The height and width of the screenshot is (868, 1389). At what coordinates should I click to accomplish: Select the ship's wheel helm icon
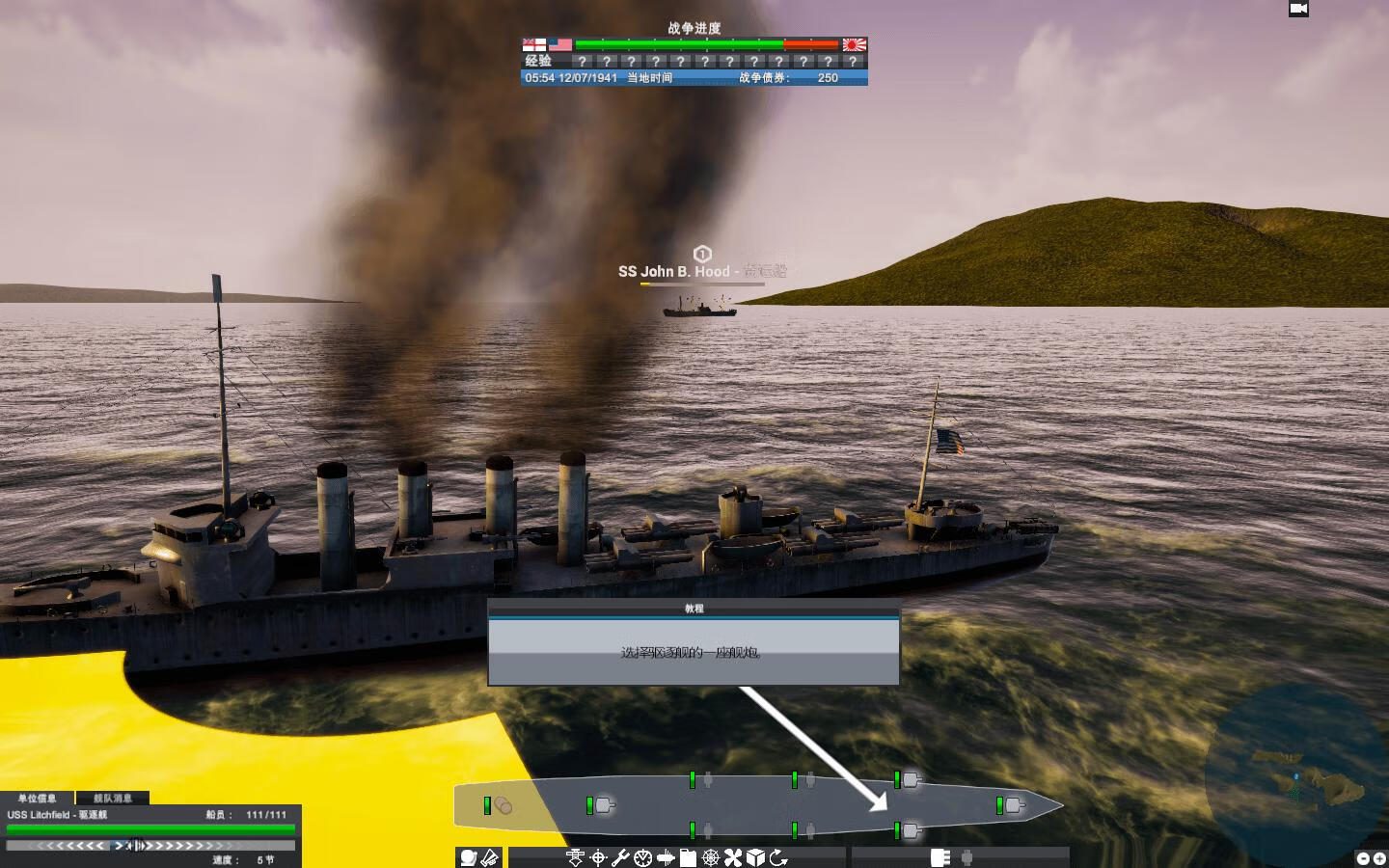click(x=711, y=857)
